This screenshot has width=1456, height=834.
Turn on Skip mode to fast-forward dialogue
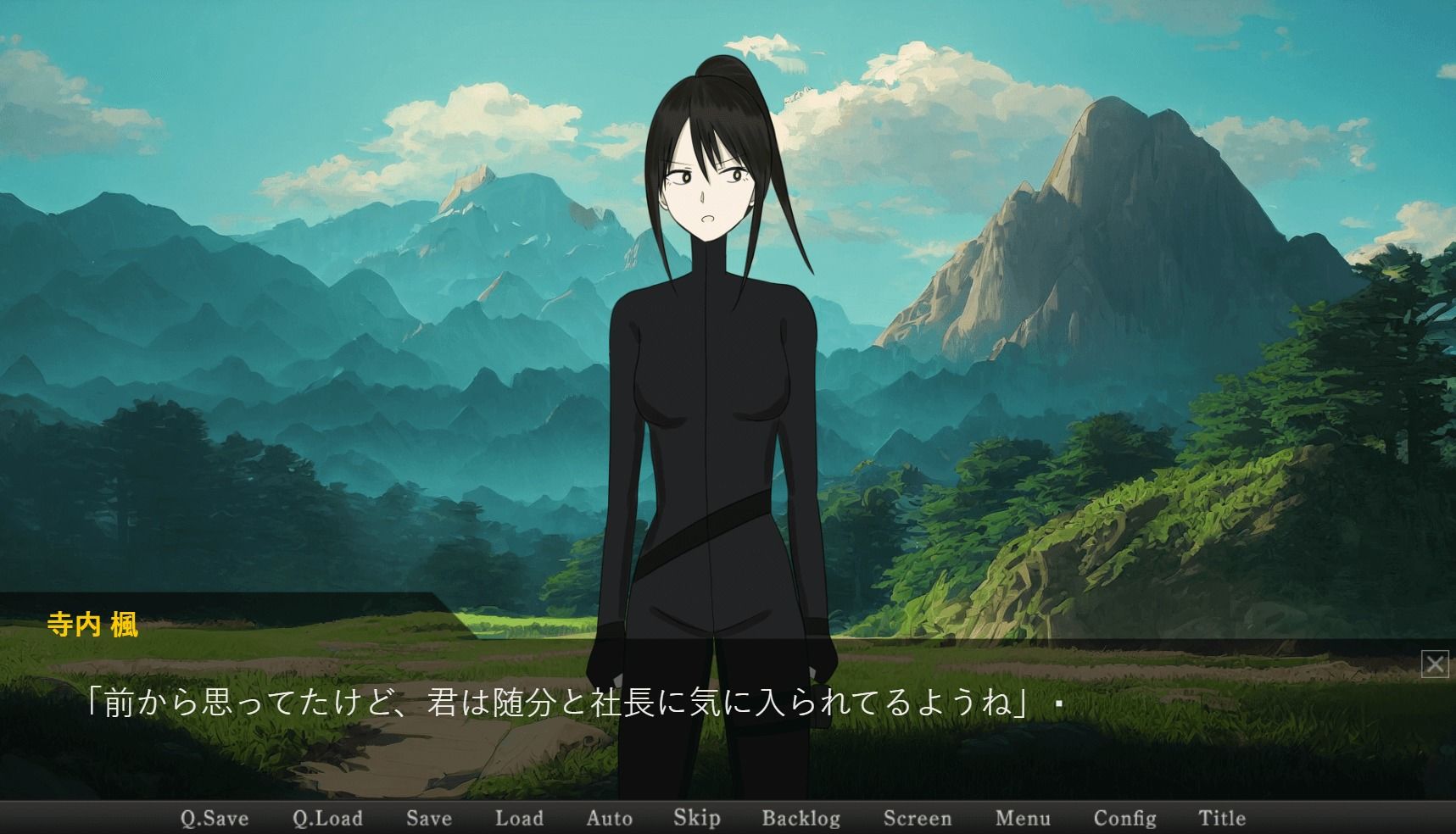click(695, 817)
